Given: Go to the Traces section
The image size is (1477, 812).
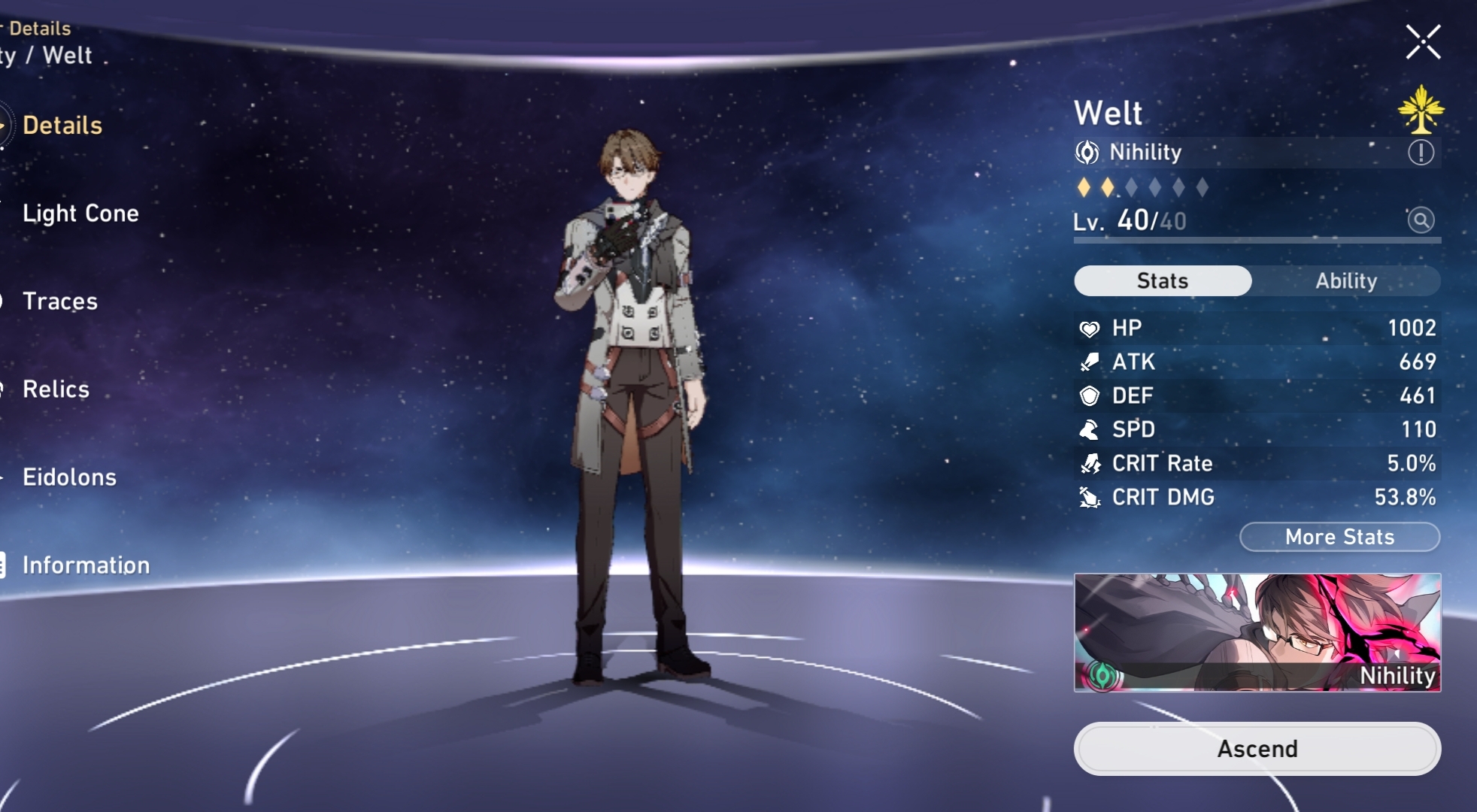Looking at the screenshot, I should pyautogui.click(x=60, y=301).
